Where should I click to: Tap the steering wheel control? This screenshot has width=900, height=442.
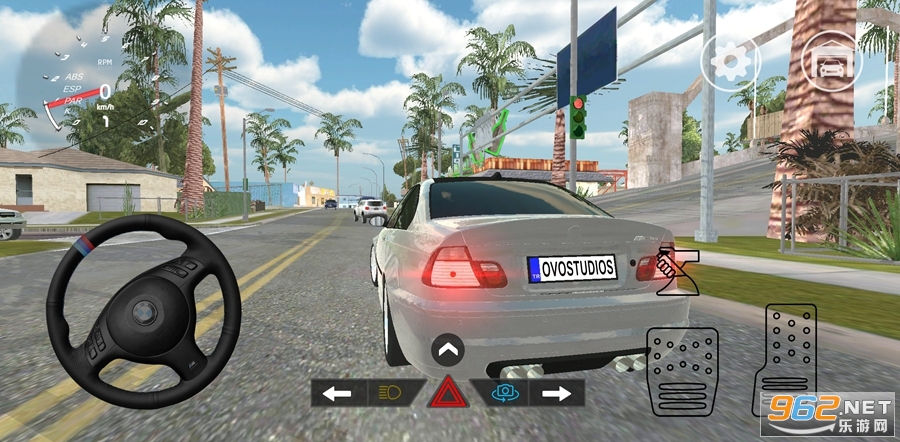point(144,319)
